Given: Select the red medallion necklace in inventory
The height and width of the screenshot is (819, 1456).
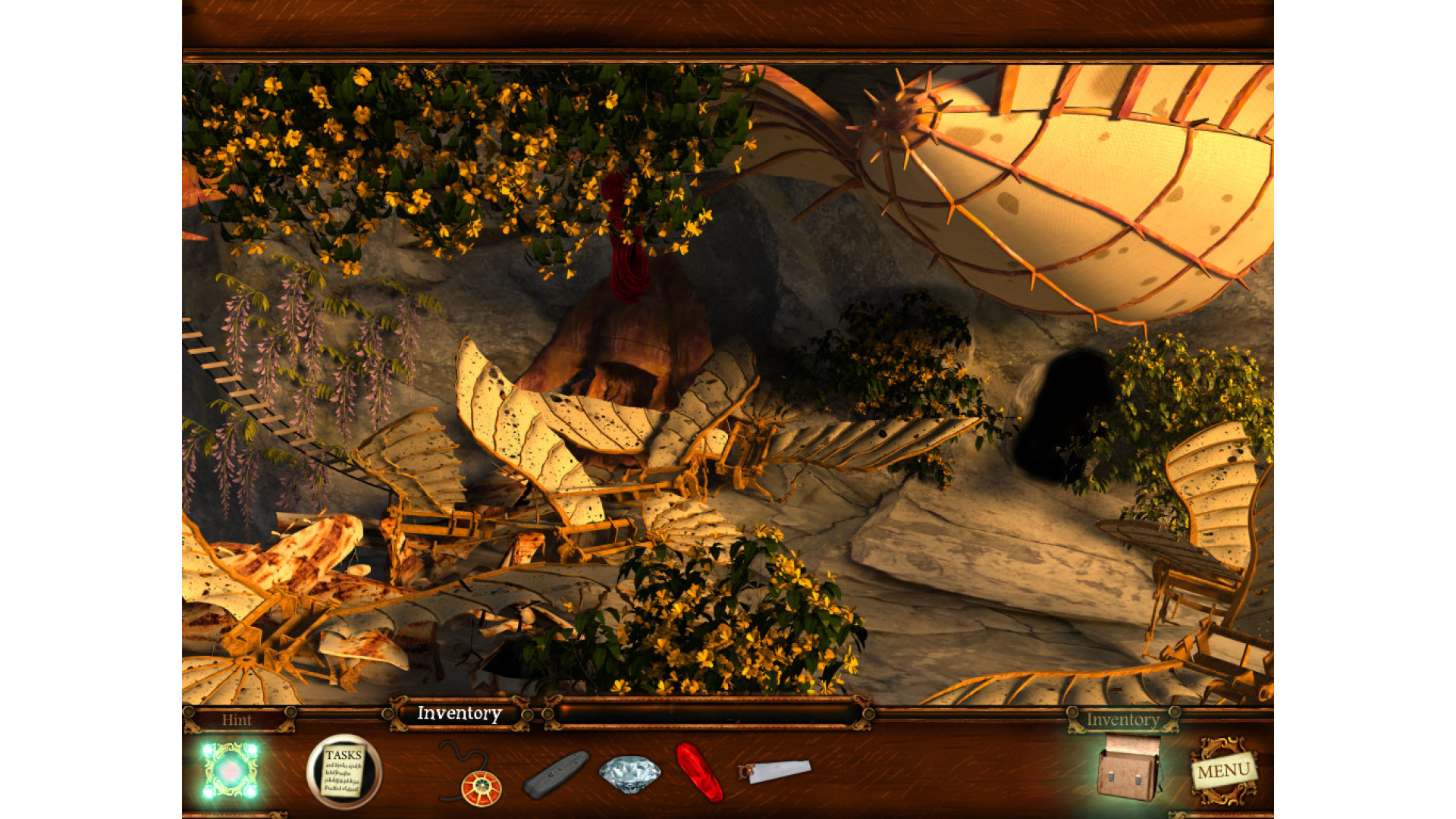Looking at the screenshot, I should (481, 786).
